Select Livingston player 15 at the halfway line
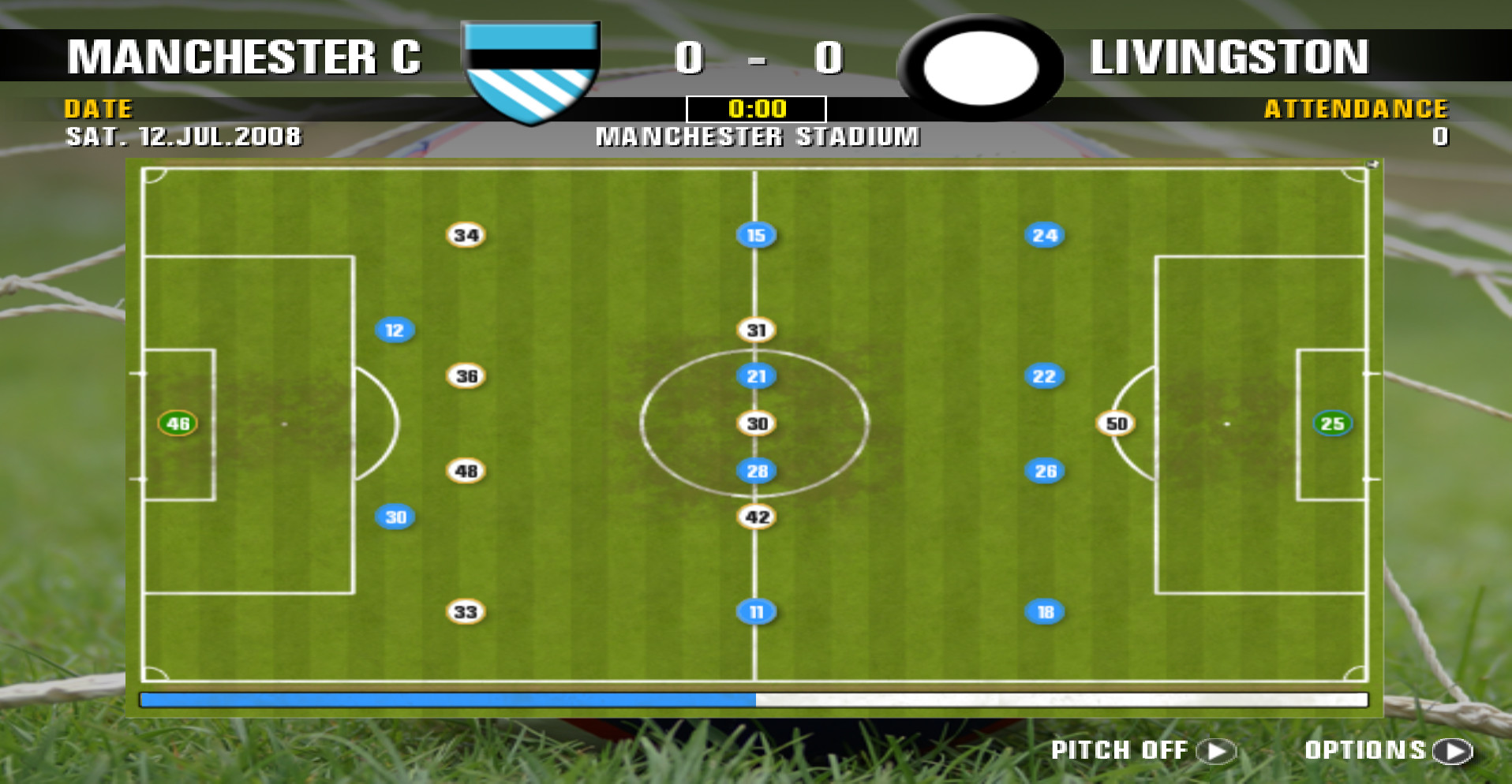 [x=755, y=233]
